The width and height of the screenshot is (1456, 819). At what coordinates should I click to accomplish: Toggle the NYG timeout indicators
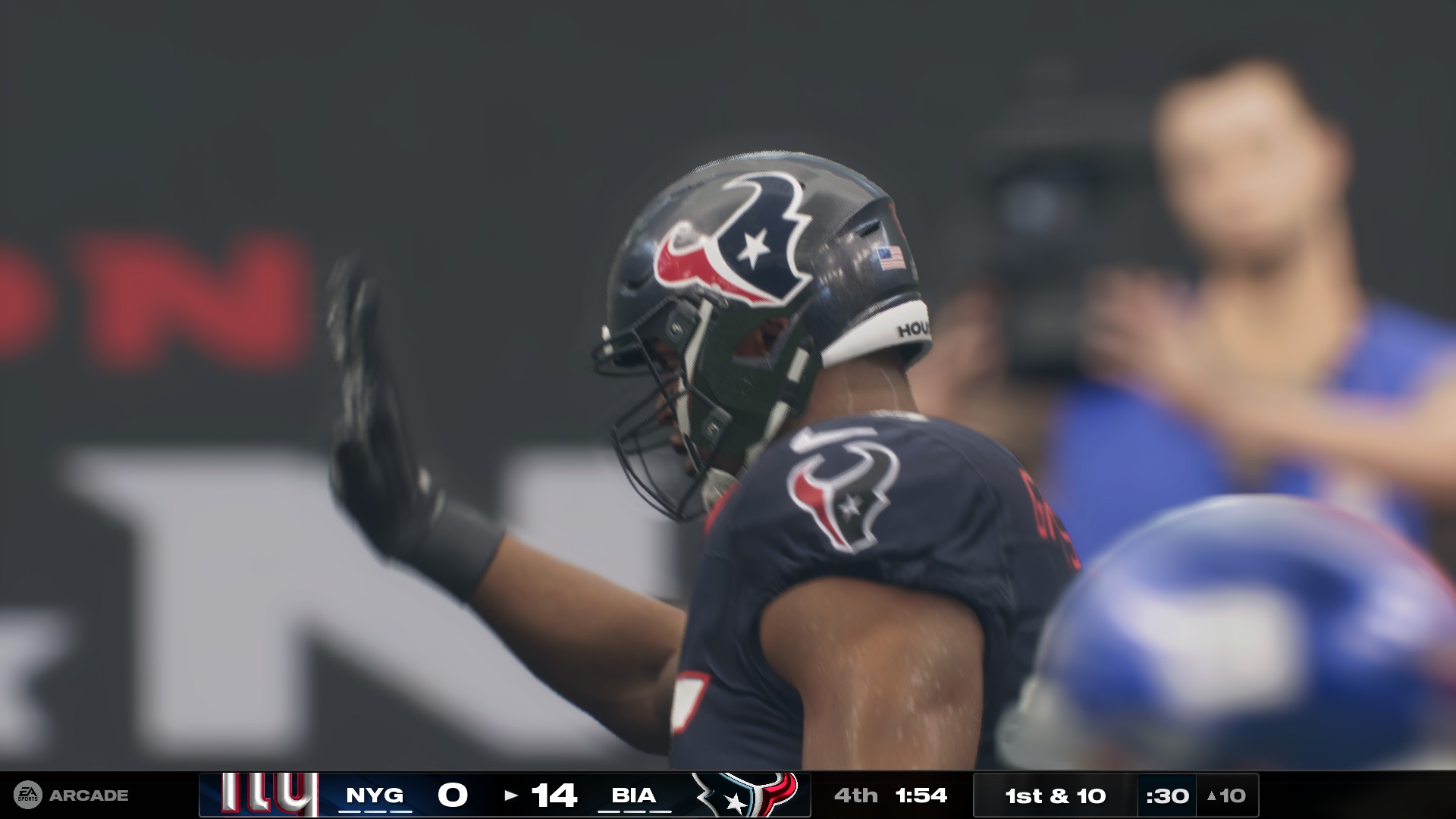375,810
